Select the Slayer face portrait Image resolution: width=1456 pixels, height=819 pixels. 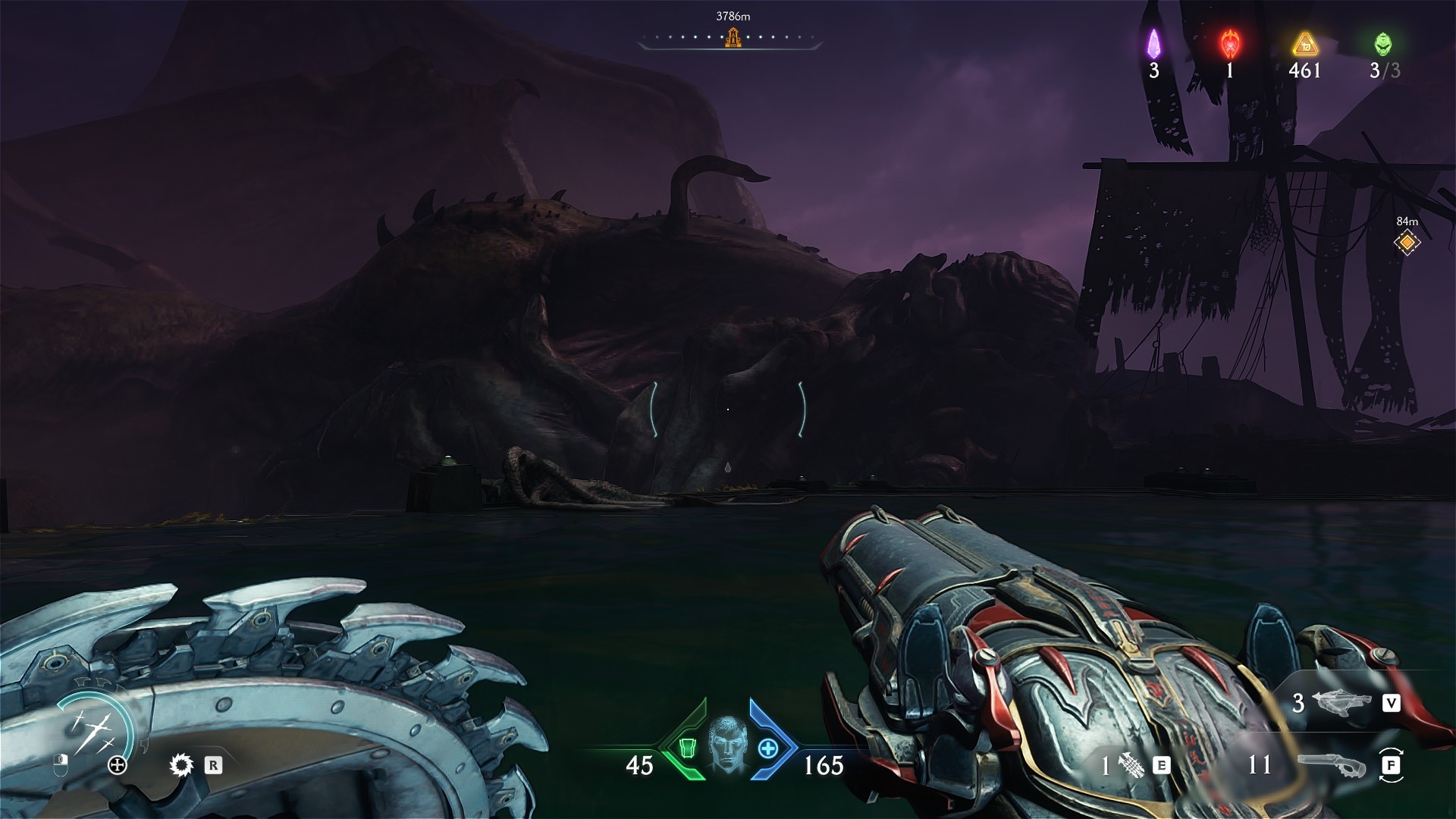[x=727, y=746]
